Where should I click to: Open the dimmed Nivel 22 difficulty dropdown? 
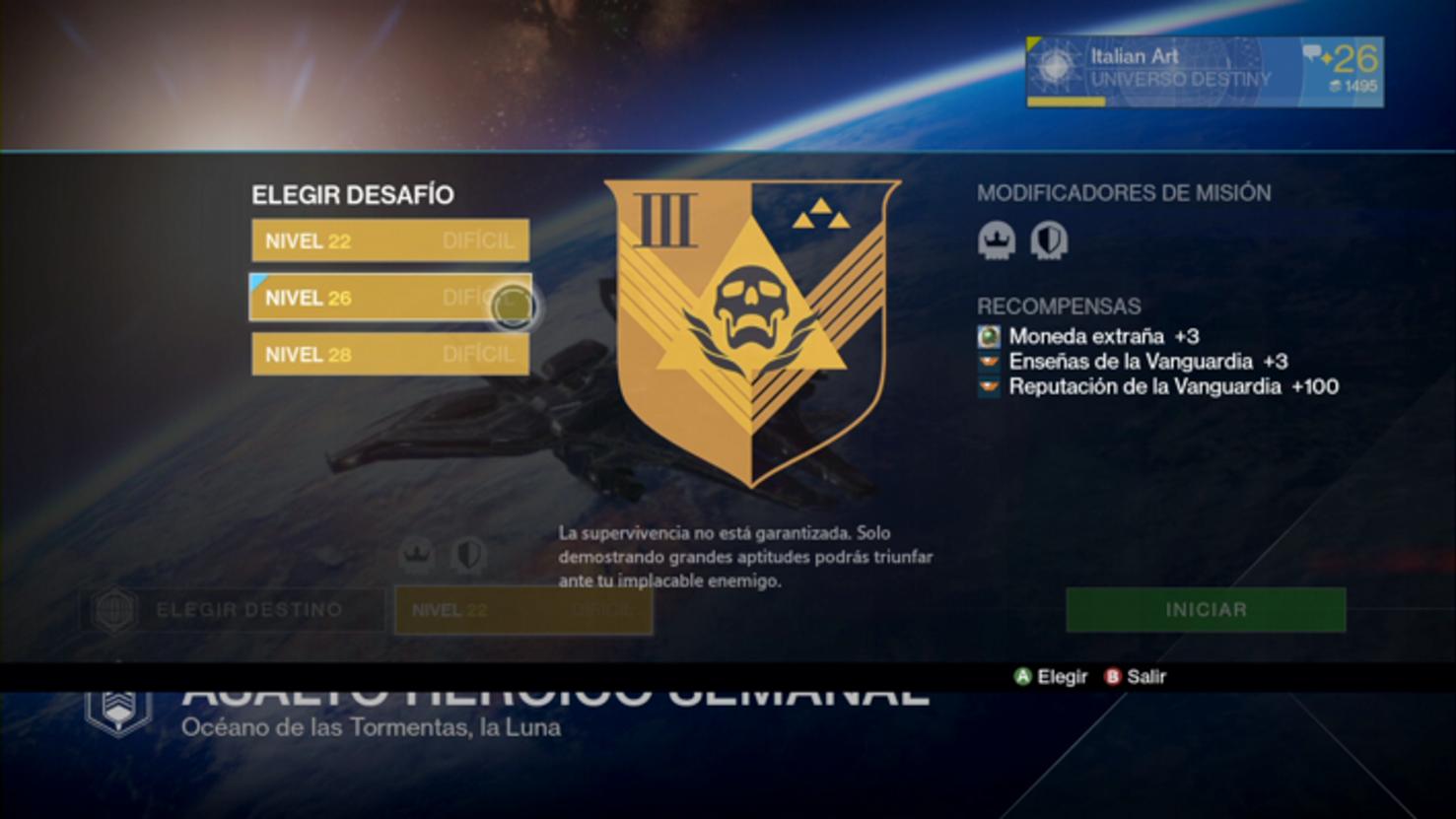522,610
